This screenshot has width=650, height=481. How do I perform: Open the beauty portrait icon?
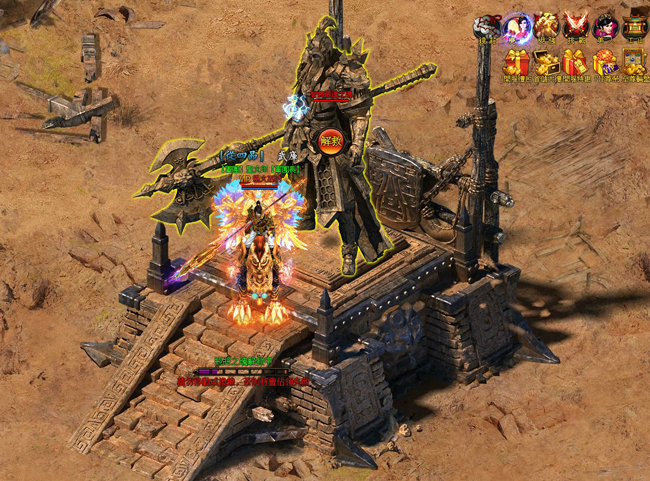point(605,26)
